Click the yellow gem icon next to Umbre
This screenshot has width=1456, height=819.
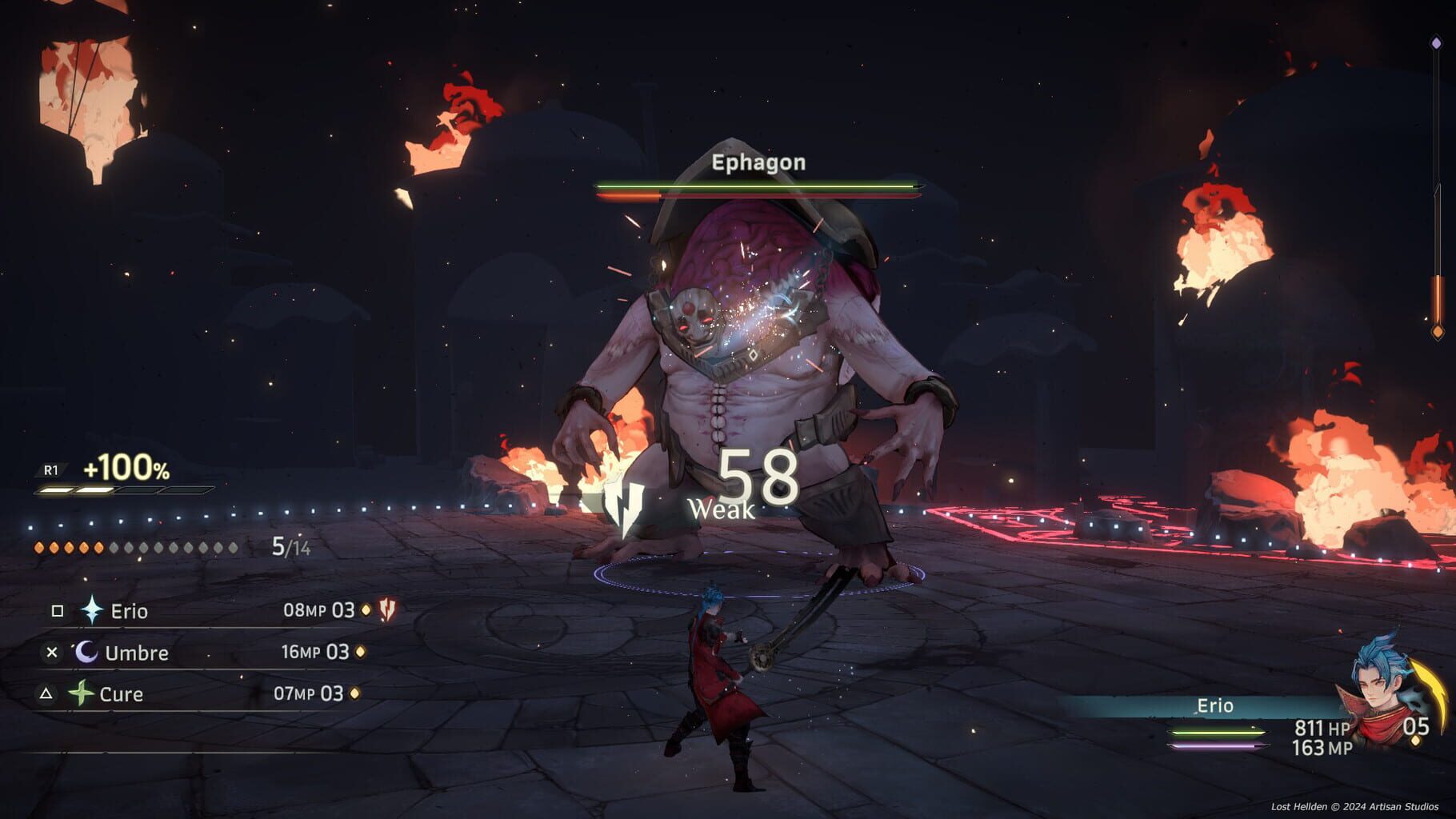[x=359, y=653]
